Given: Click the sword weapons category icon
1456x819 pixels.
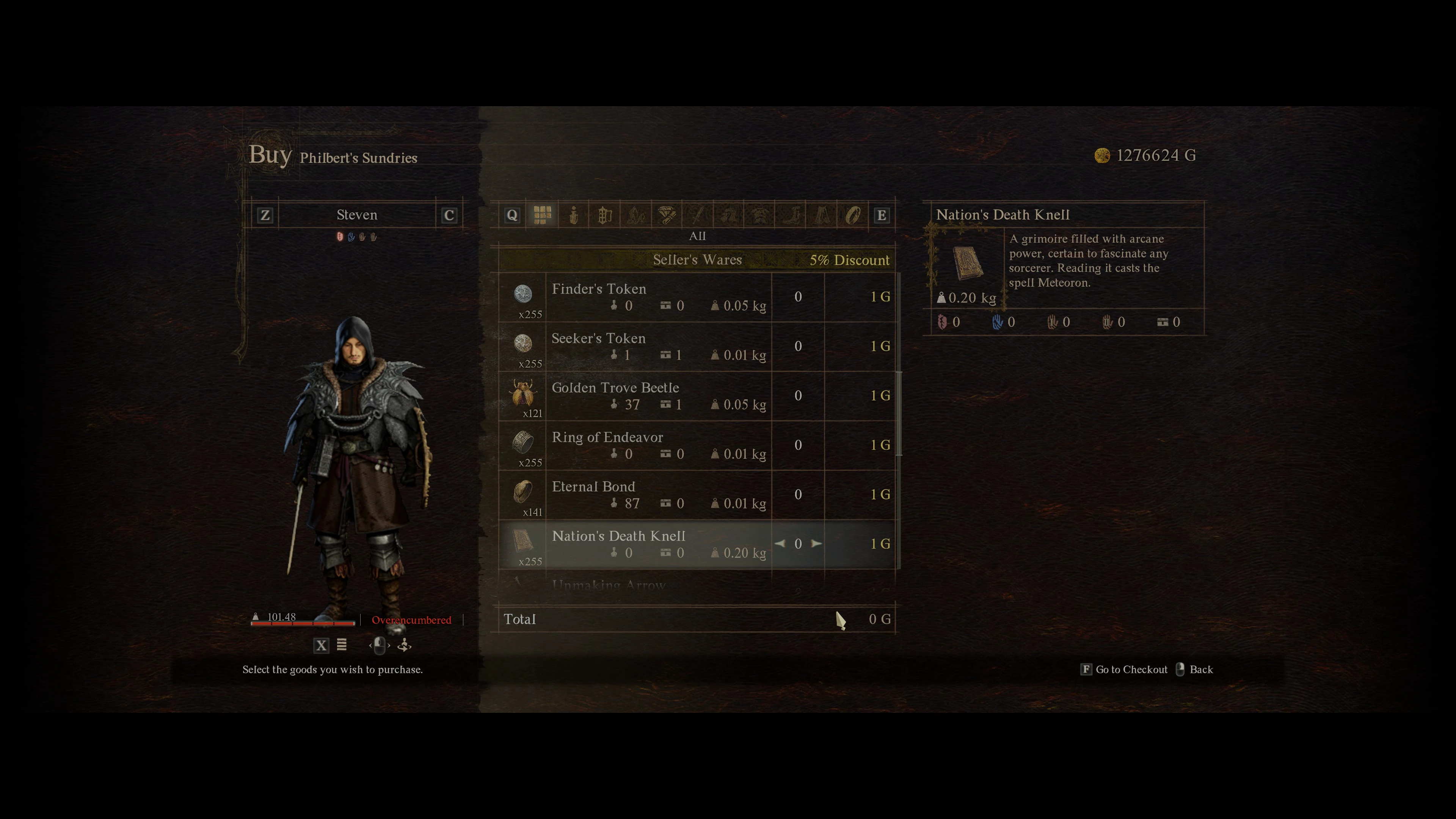Looking at the screenshot, I should point(698,214).
